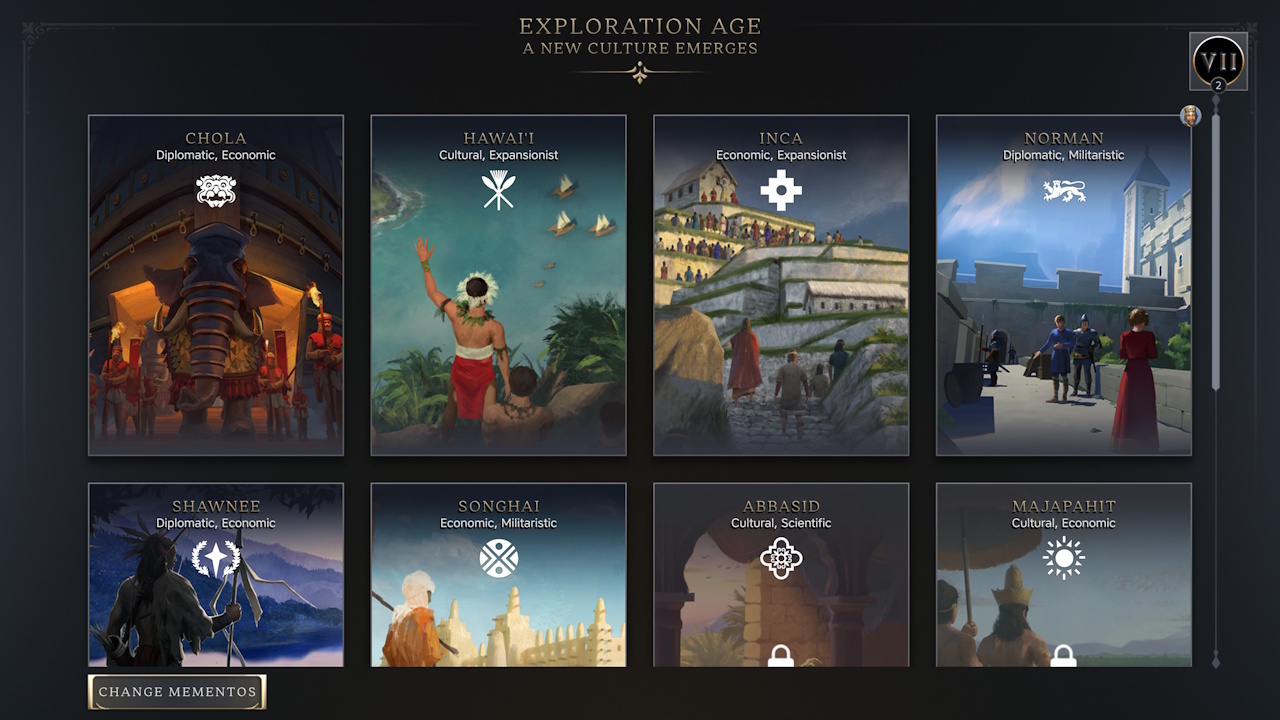Select the Inca civilization card
Viewport: 1280px width, 720px height.
[781, 320]
